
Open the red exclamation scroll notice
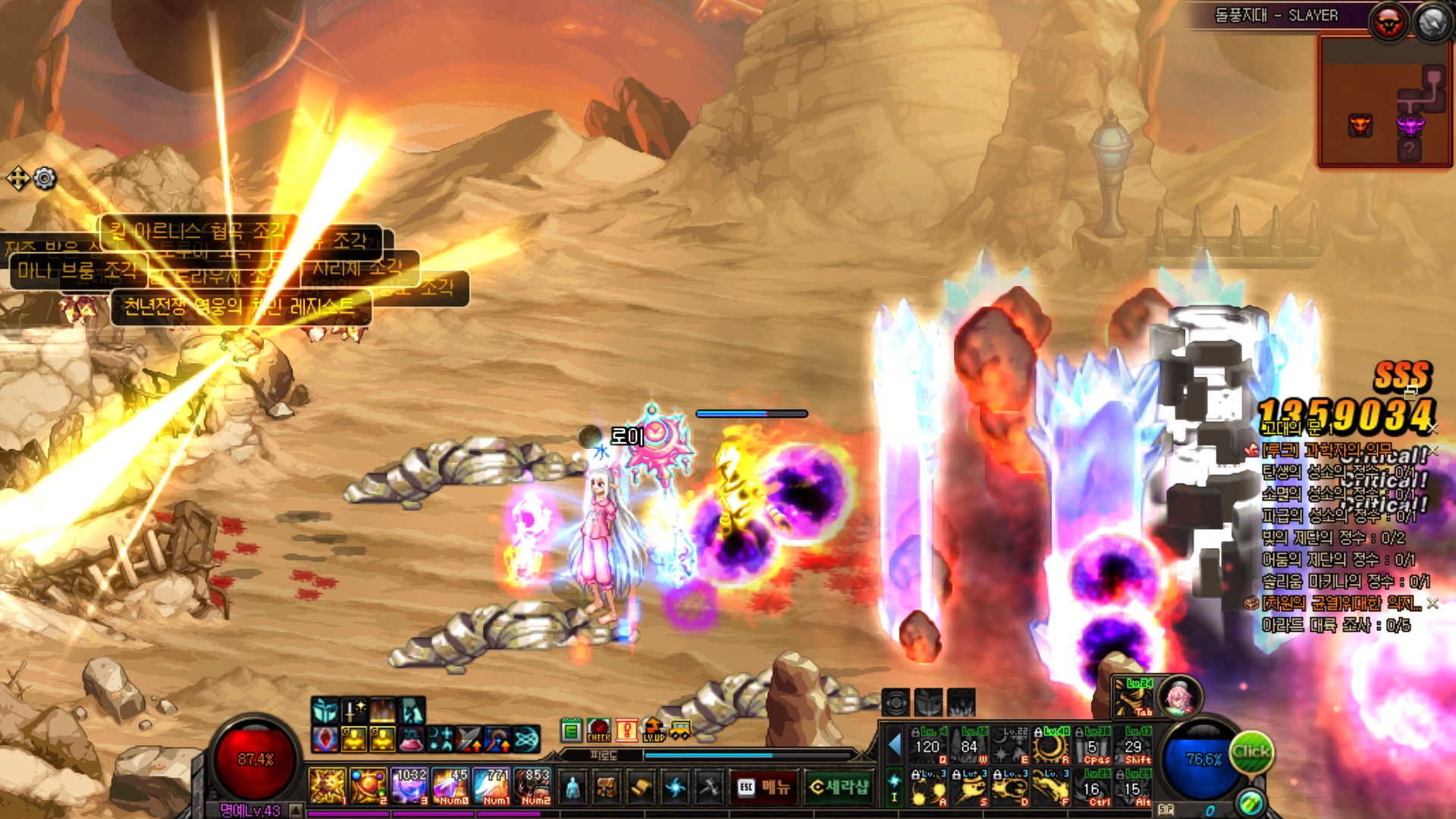coord(626,731)
